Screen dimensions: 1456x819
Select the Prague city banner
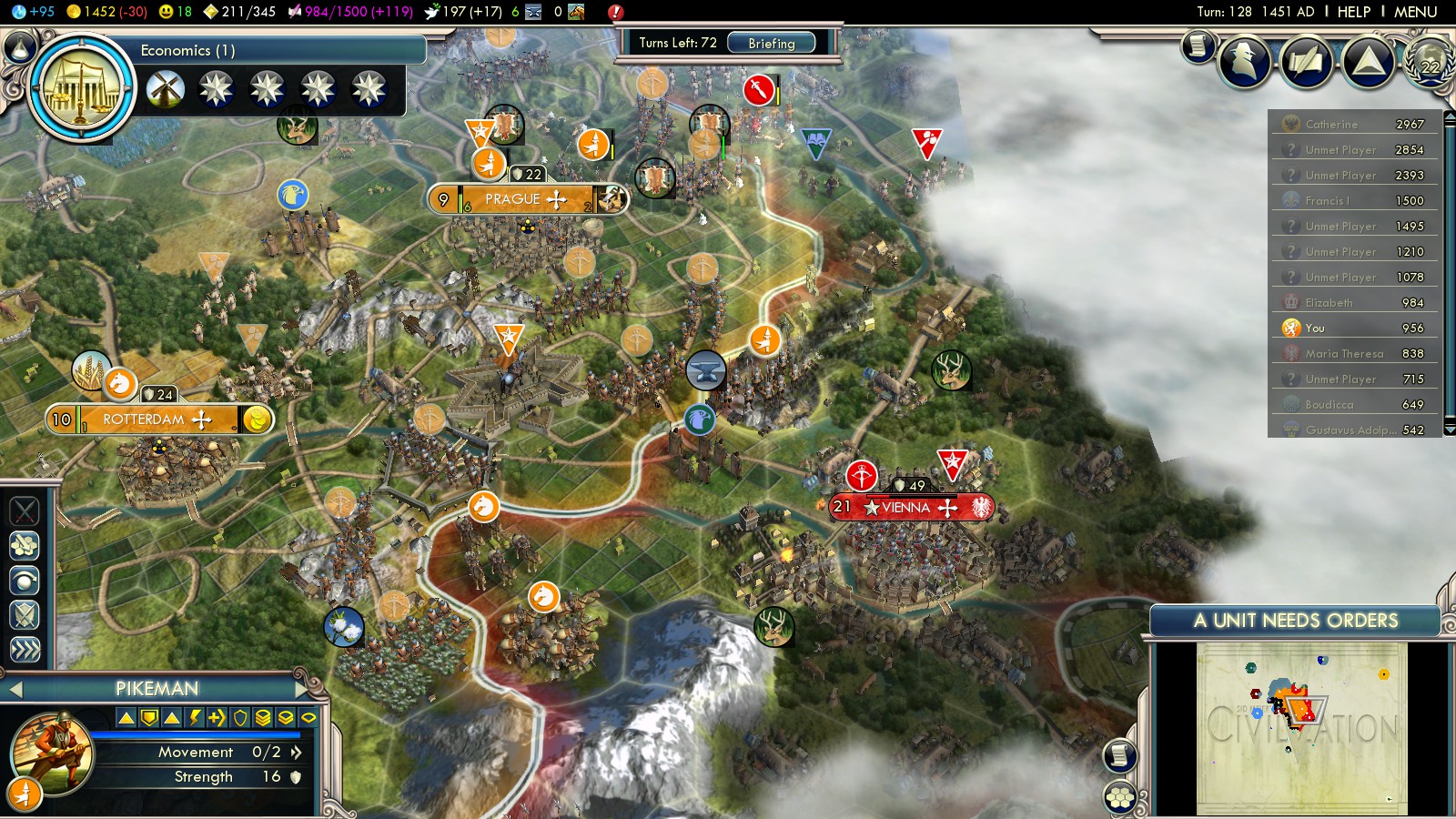click(526, 199)
